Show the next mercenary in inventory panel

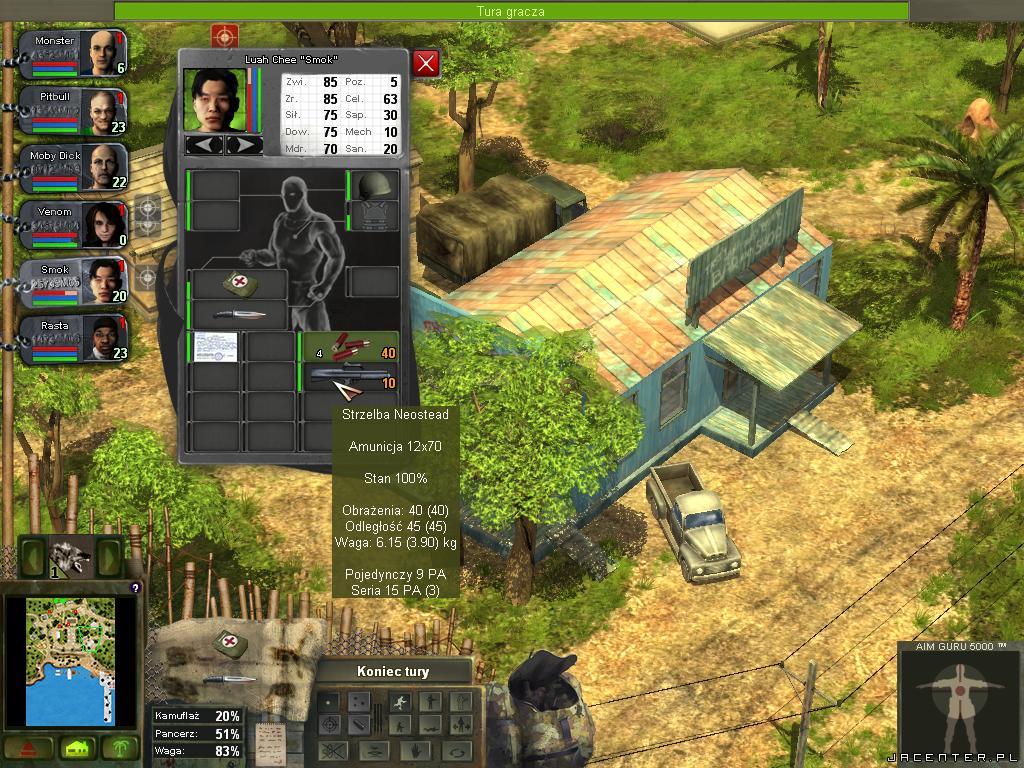pos(244,145)
